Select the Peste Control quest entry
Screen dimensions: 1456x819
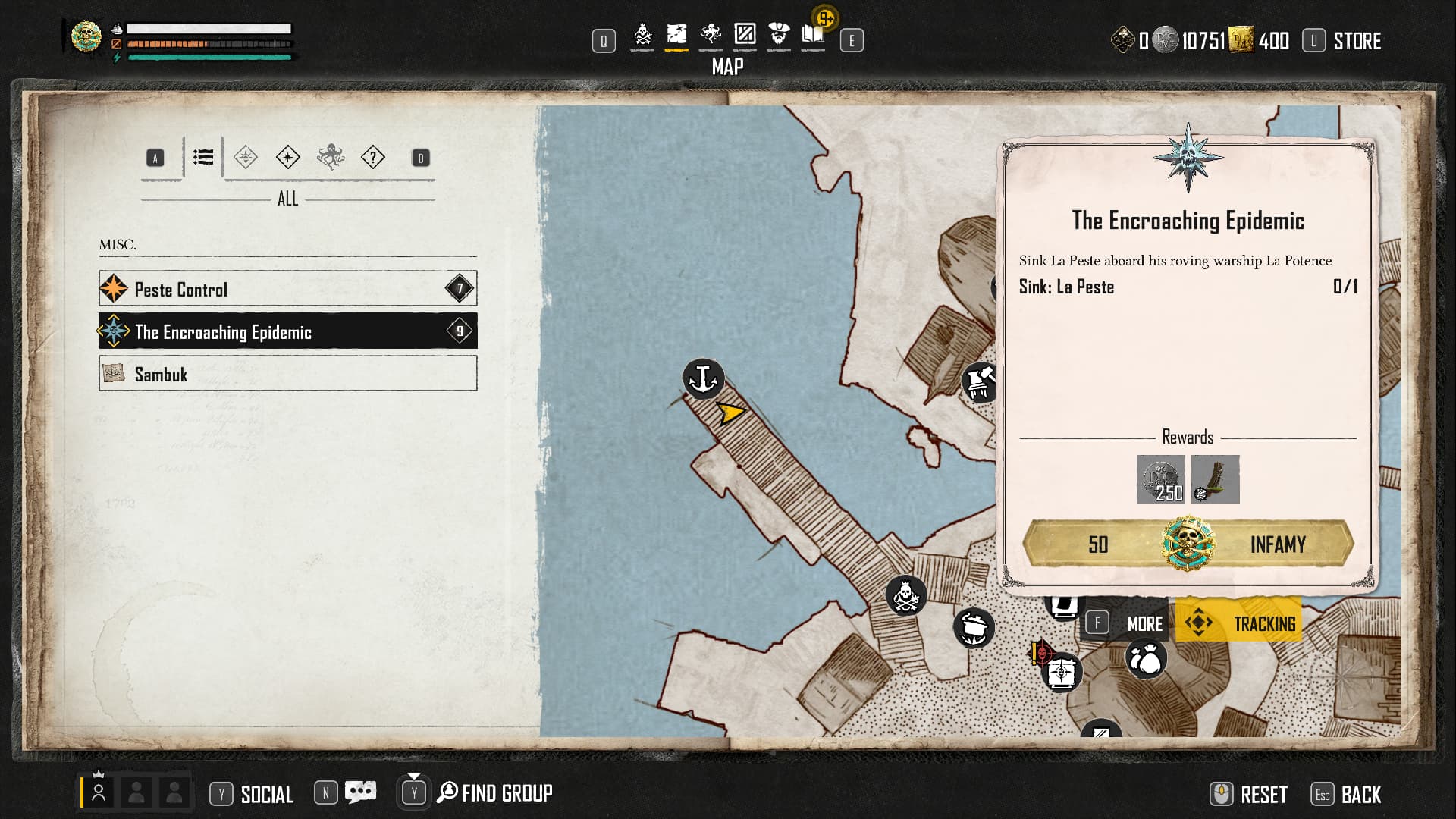pyautogui.click(x=287, y=289)
